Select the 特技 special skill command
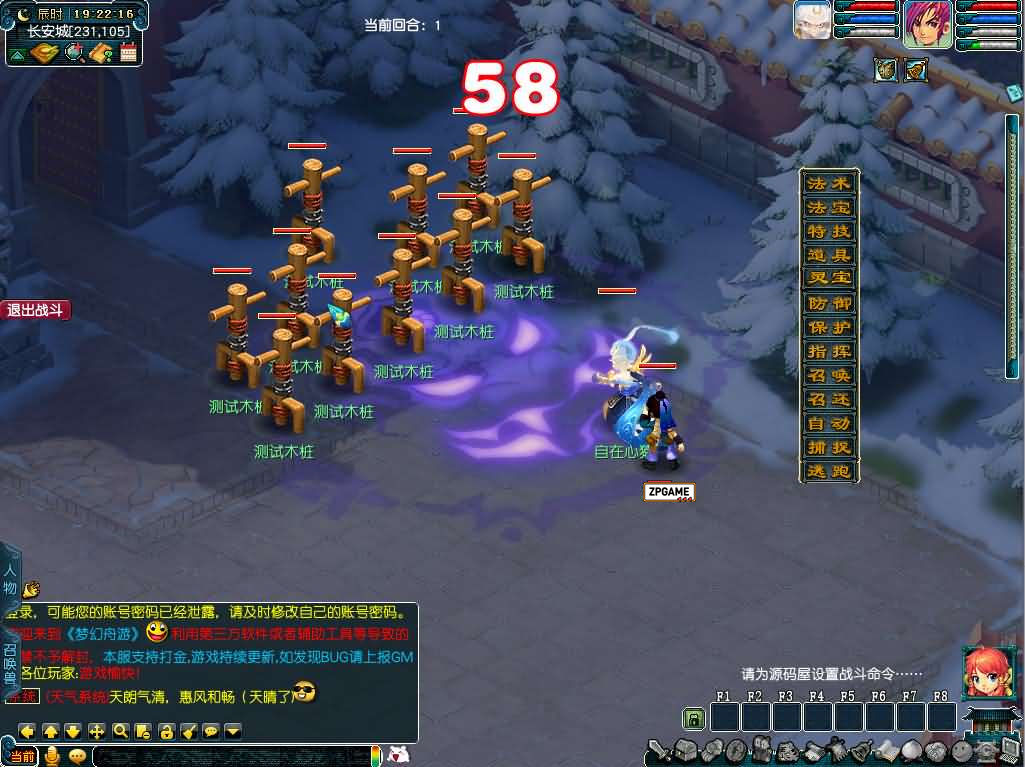 pos(829,232)
